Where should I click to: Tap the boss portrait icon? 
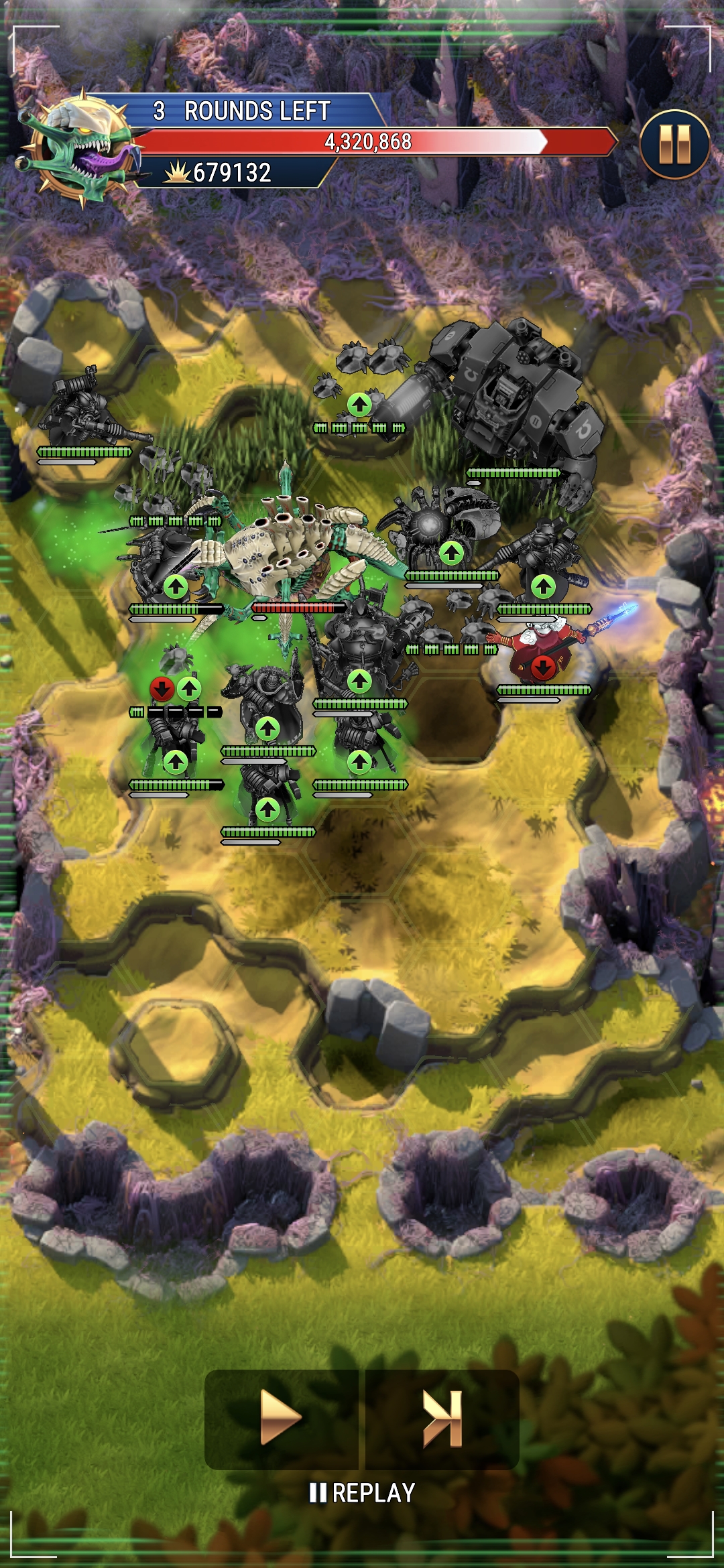pos(79,149)
